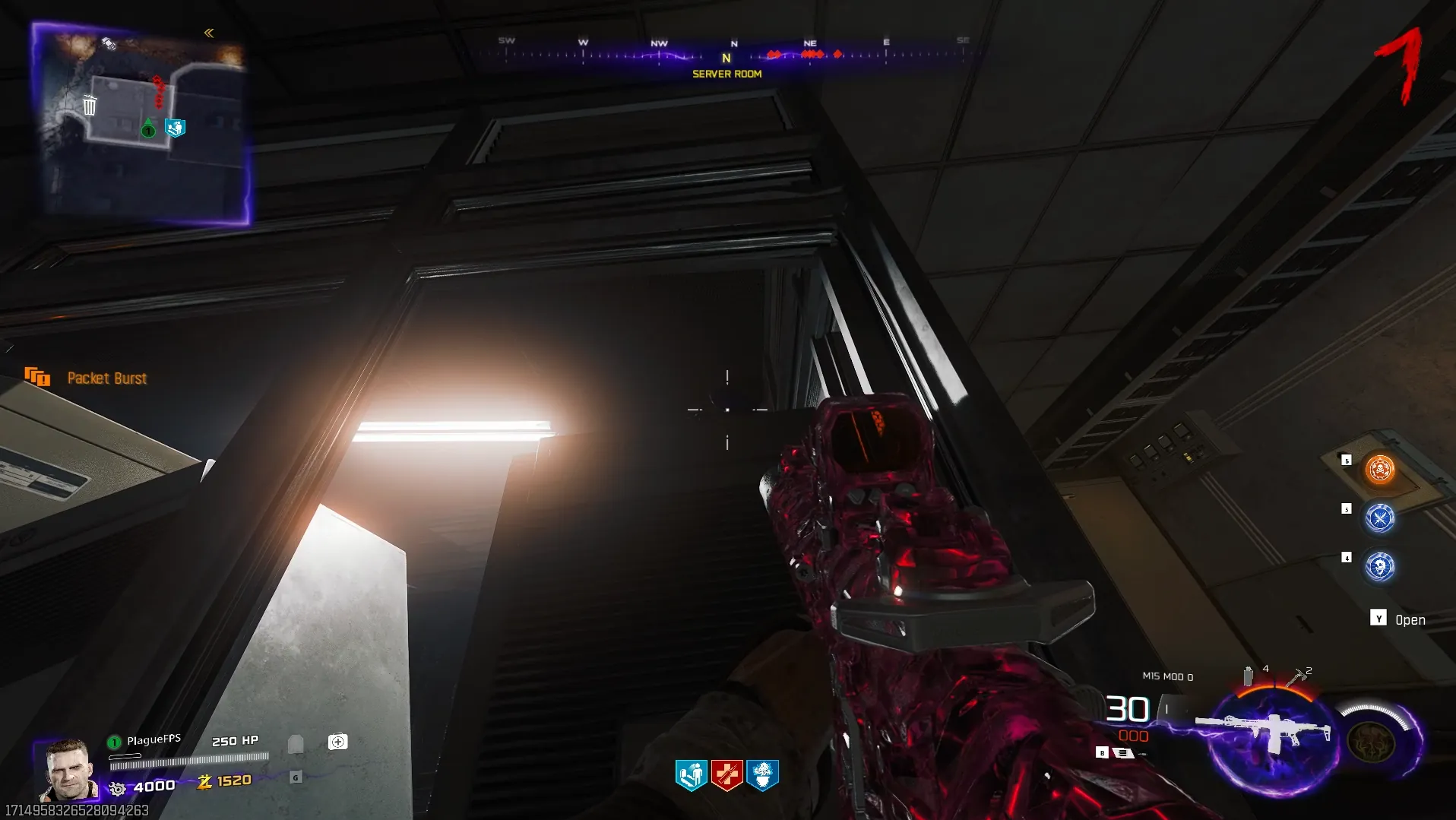1456x820 pixels.
Task: Select the trash can marker on minimap
Action: (x=90, y=105)
